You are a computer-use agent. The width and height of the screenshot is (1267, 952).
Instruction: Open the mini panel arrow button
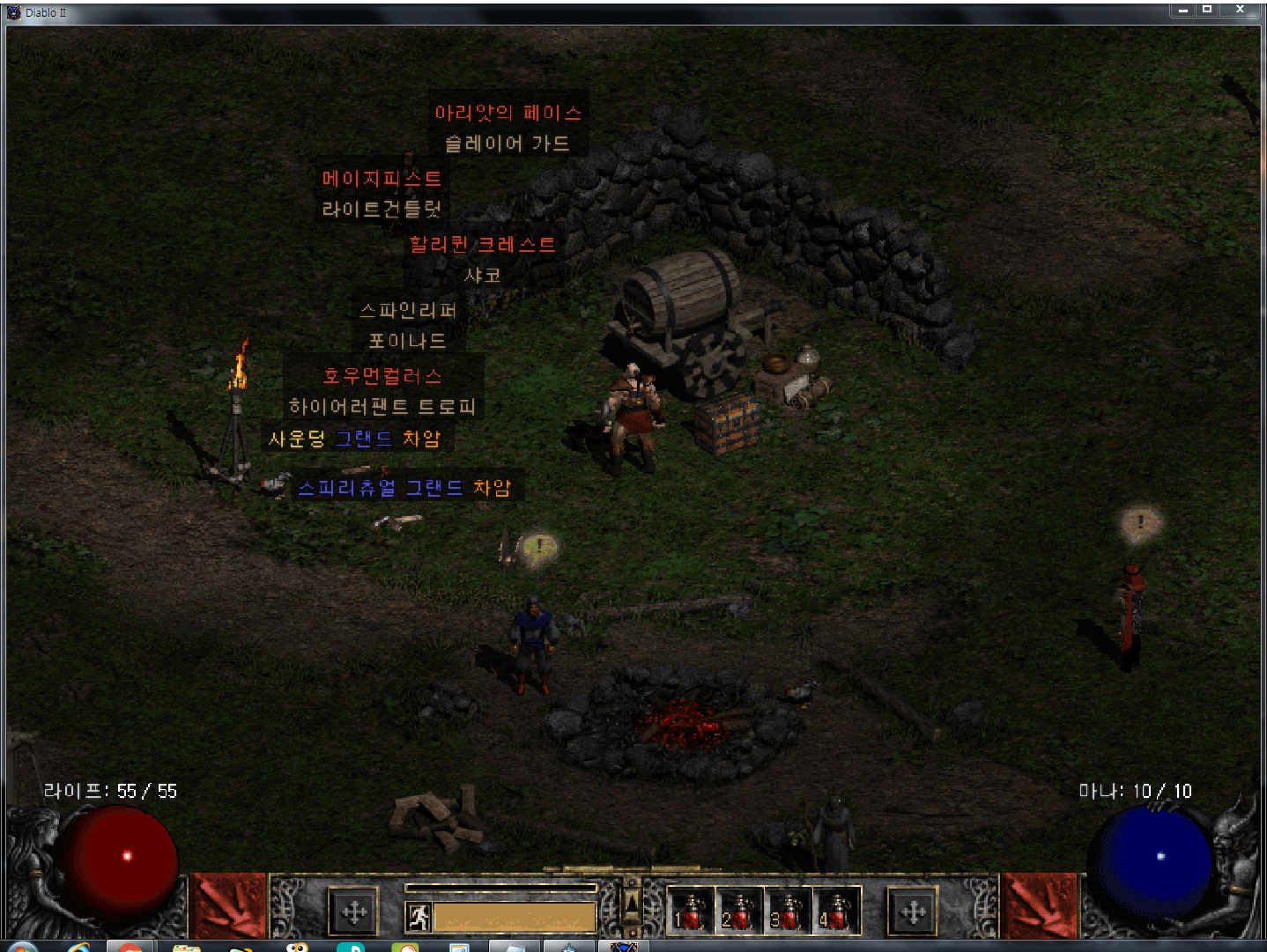631,902
